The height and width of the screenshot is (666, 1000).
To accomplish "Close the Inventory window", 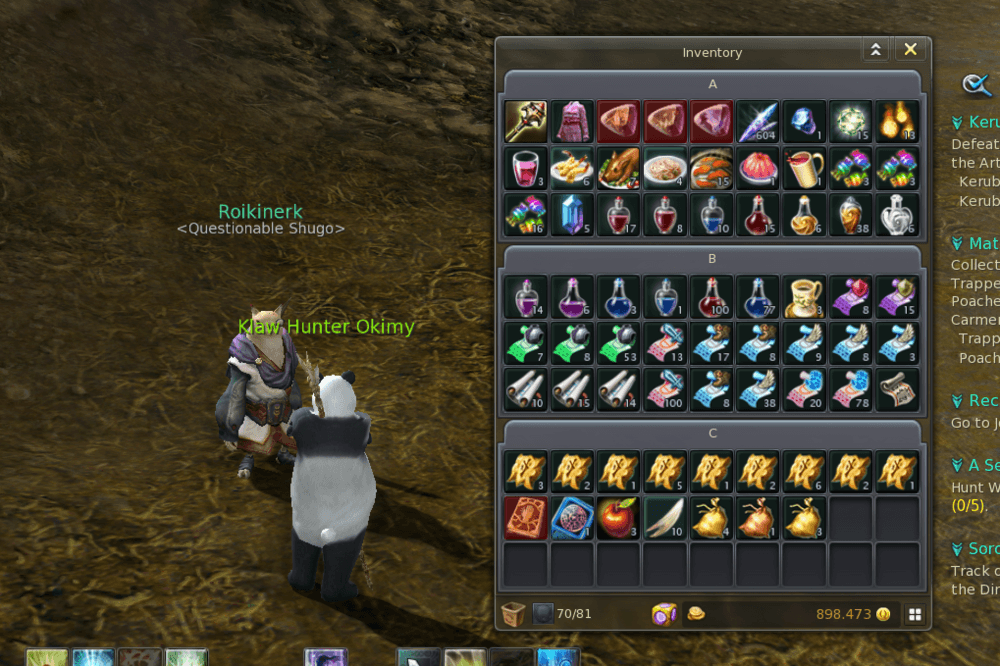I will point(910,50).
